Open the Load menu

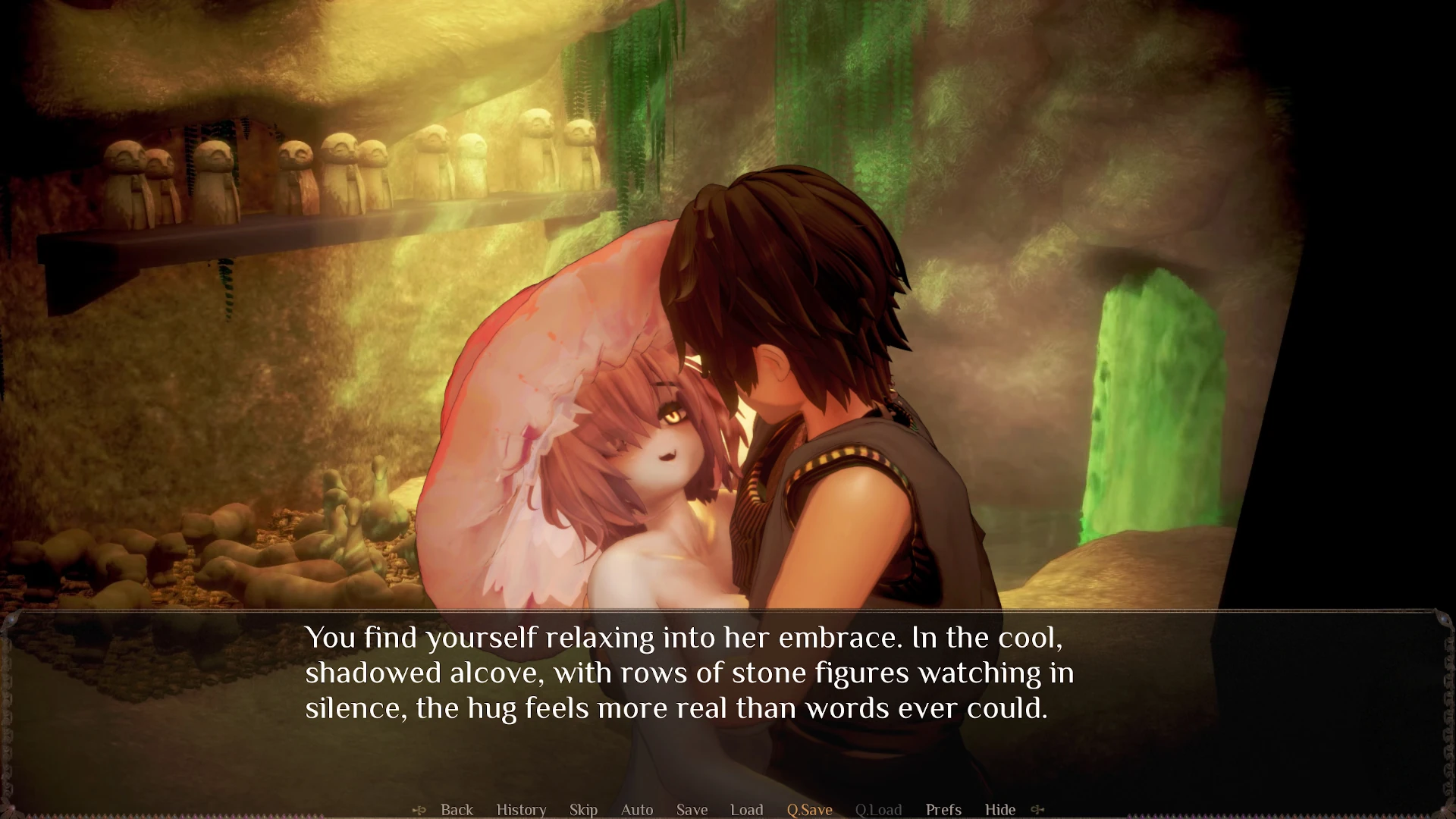(746, 810)
